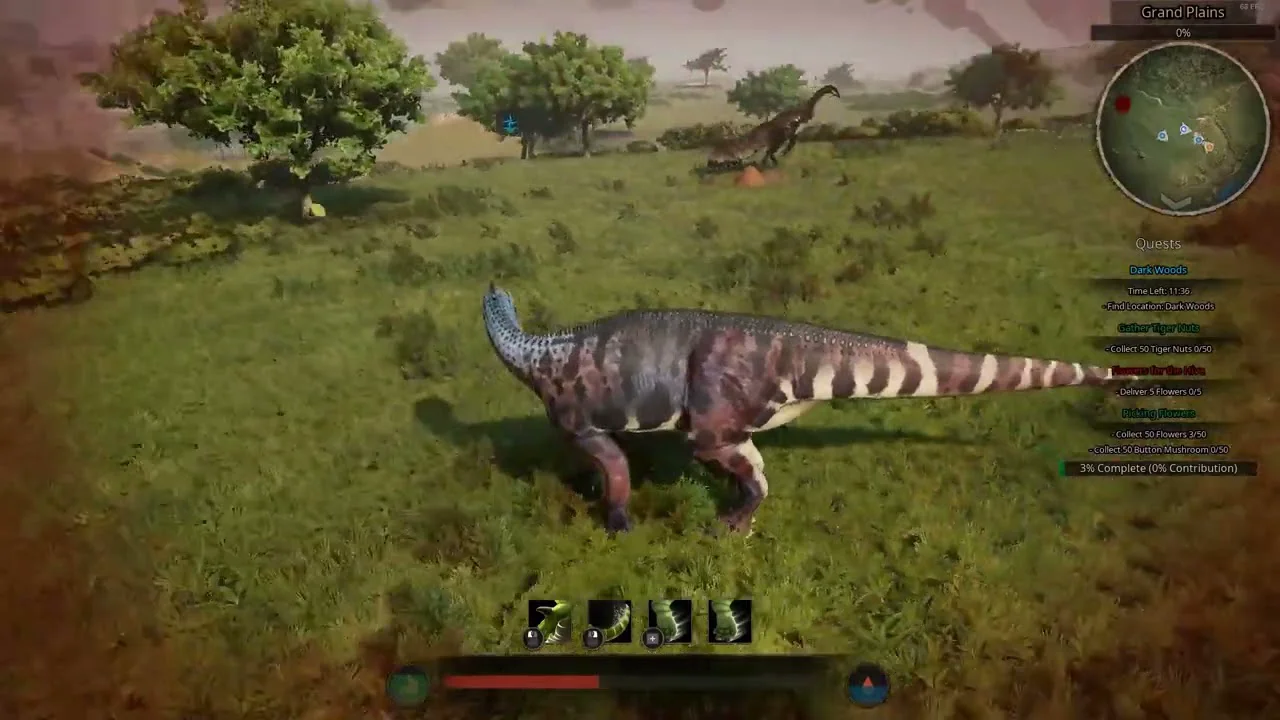Click the Grand Plains location label
This screenshot has height=720, width=1280.
click(1183, 13)
